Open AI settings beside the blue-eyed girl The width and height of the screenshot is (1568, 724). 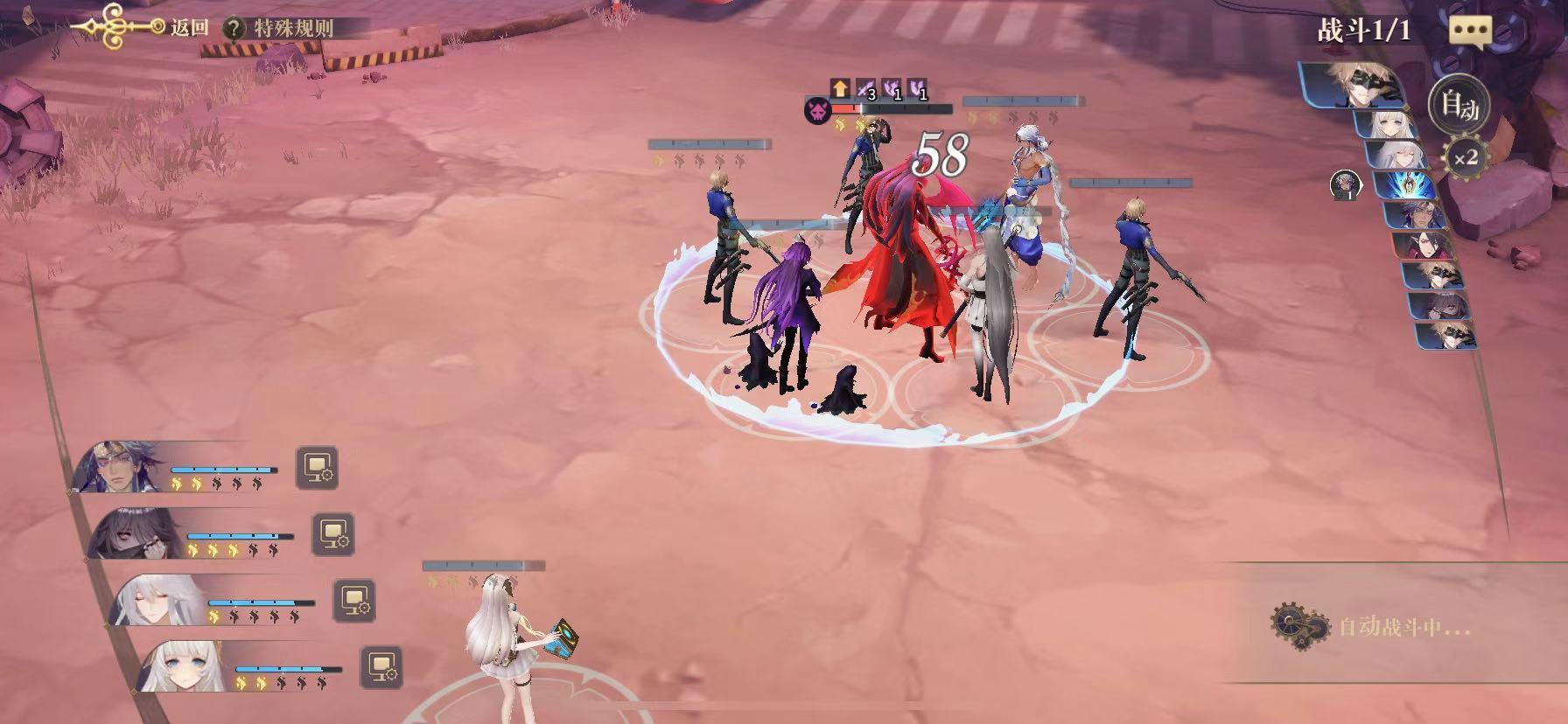click(381, 666)
